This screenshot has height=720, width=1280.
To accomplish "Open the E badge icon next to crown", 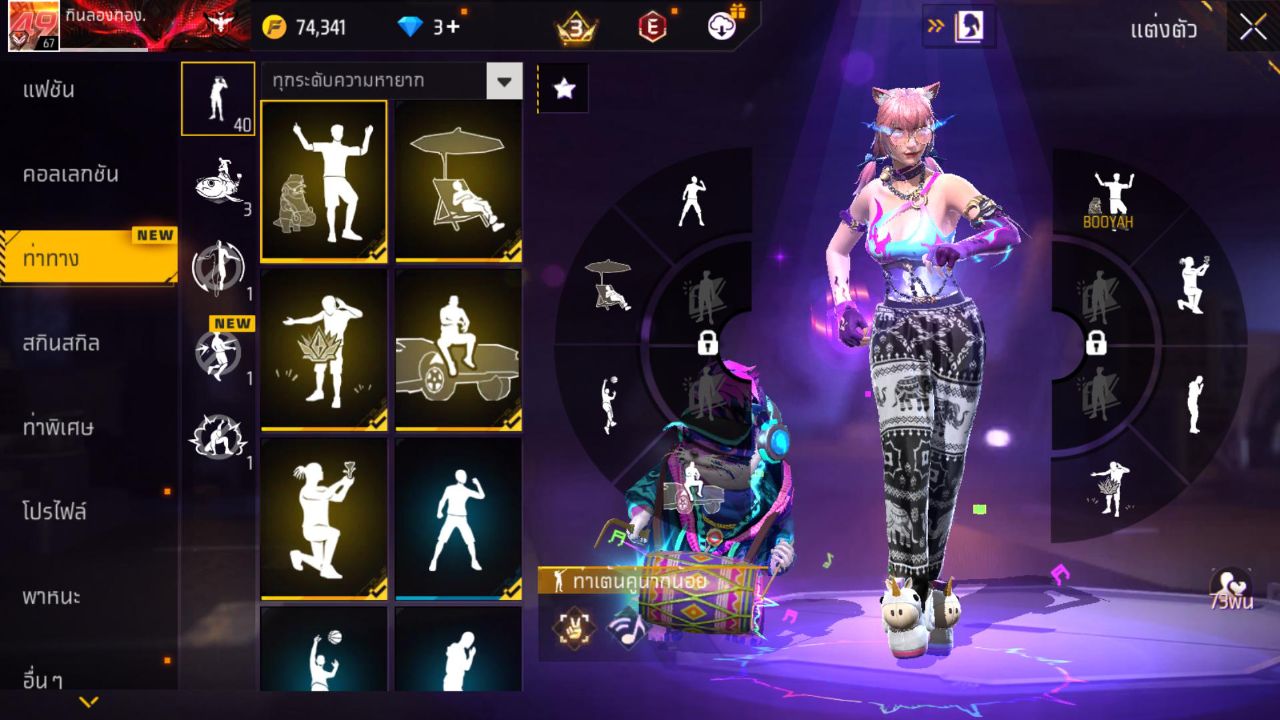I will (x=655, y=28).
